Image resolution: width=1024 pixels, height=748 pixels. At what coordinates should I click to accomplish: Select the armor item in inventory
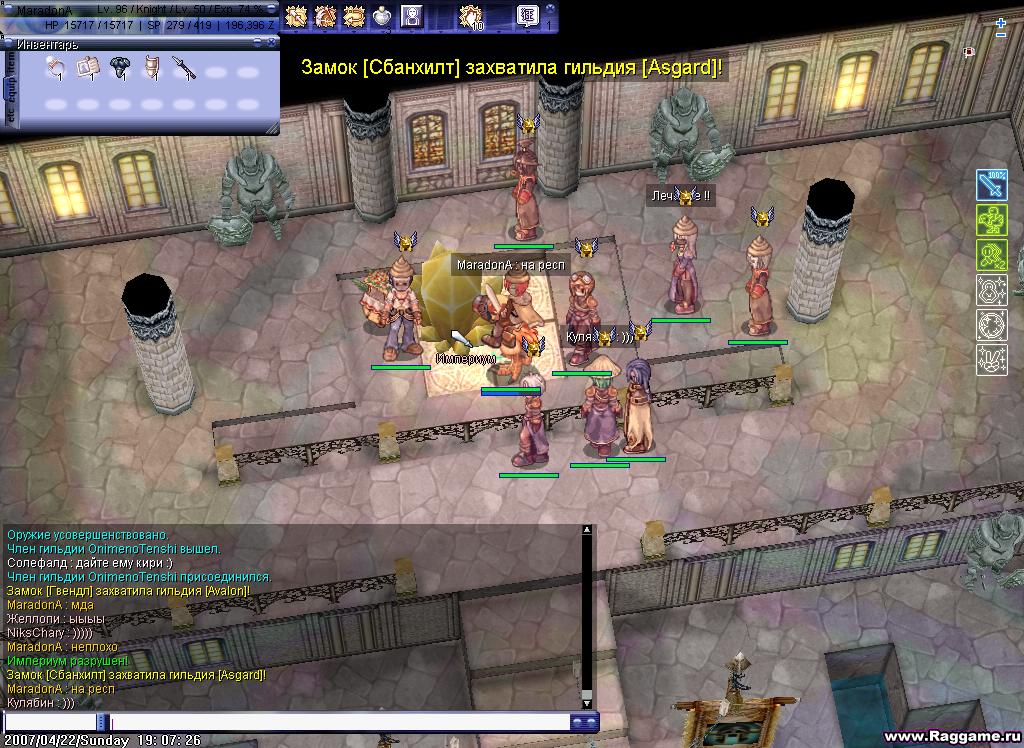pyautogui.click(x=152, y=68)
